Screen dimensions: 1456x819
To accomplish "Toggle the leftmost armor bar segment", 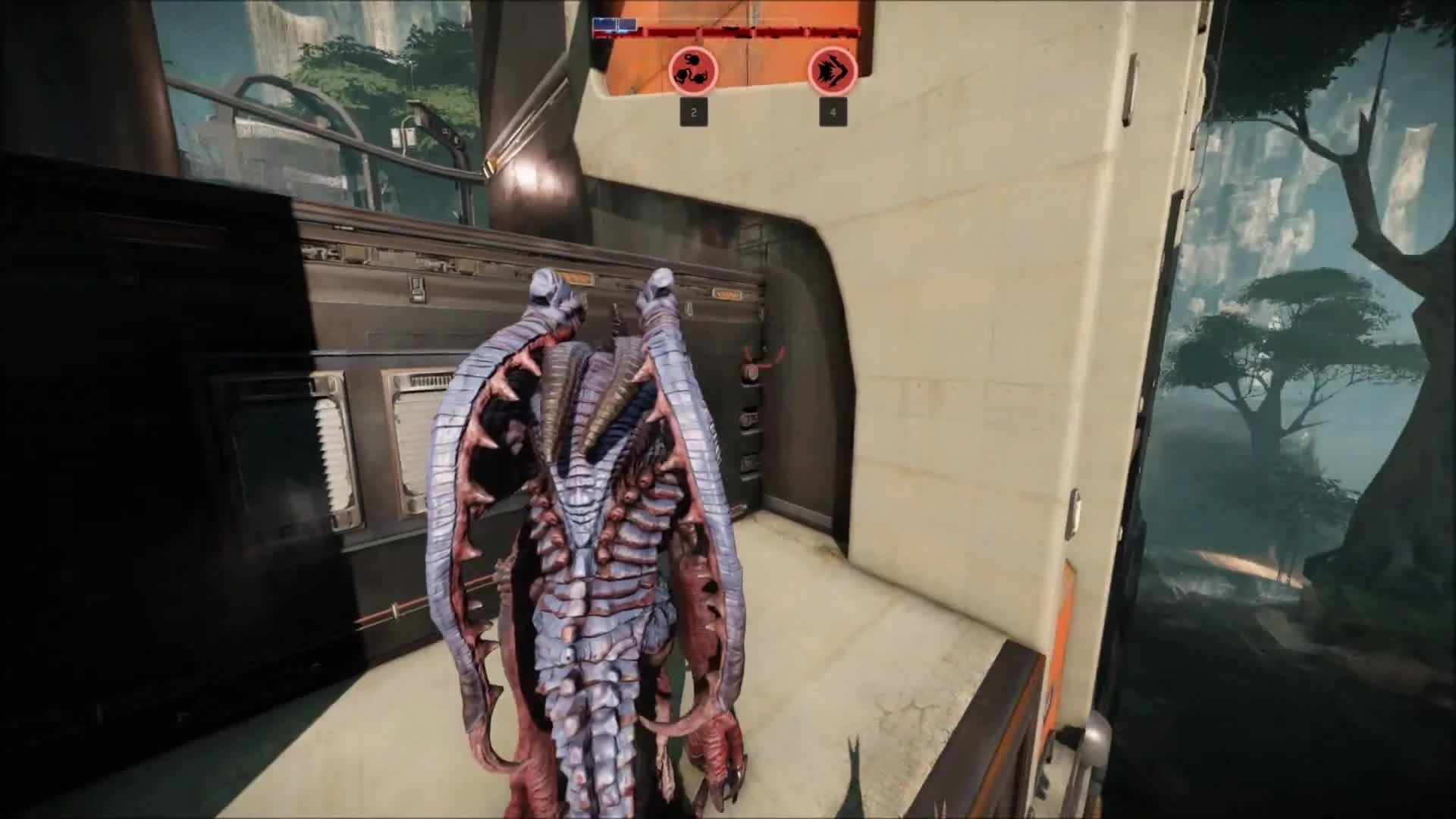I will coord(604,24).
